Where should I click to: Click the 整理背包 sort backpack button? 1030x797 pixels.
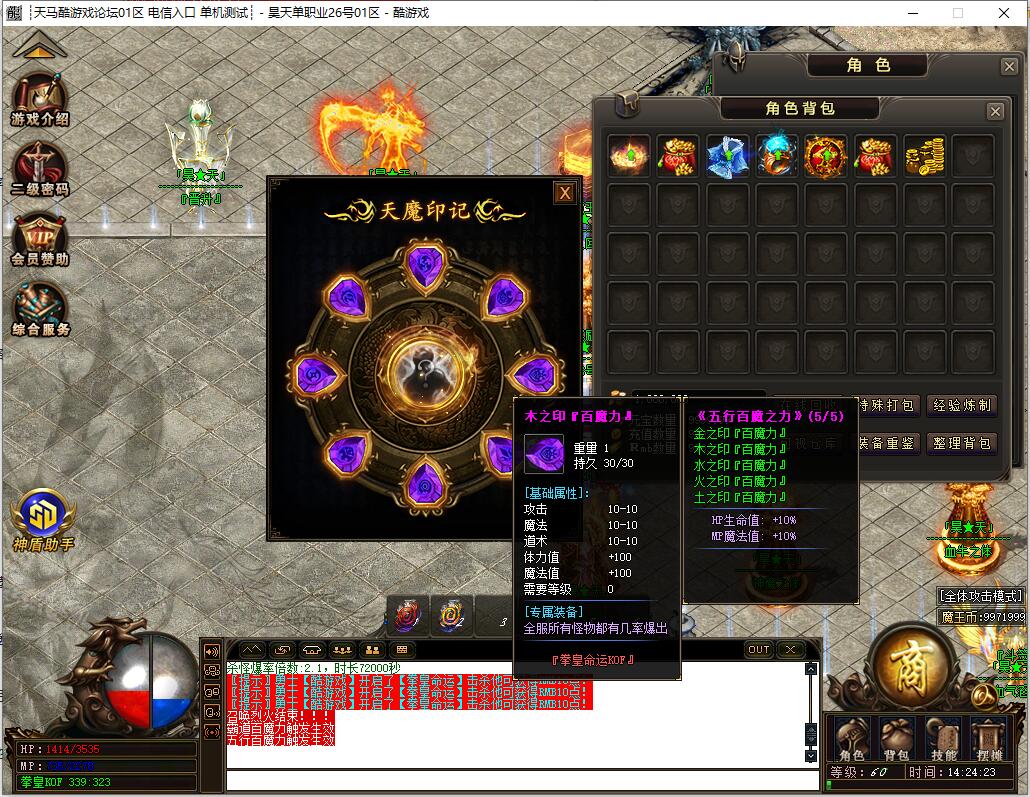961,443
